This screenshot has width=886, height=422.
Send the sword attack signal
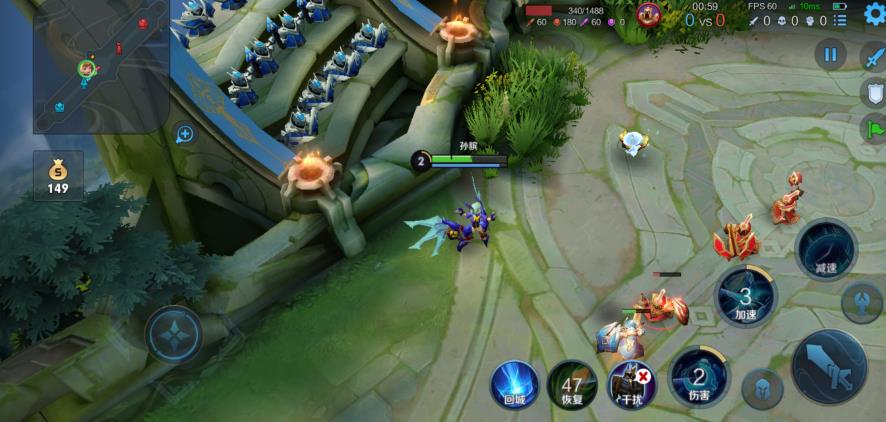coord(873,56)
